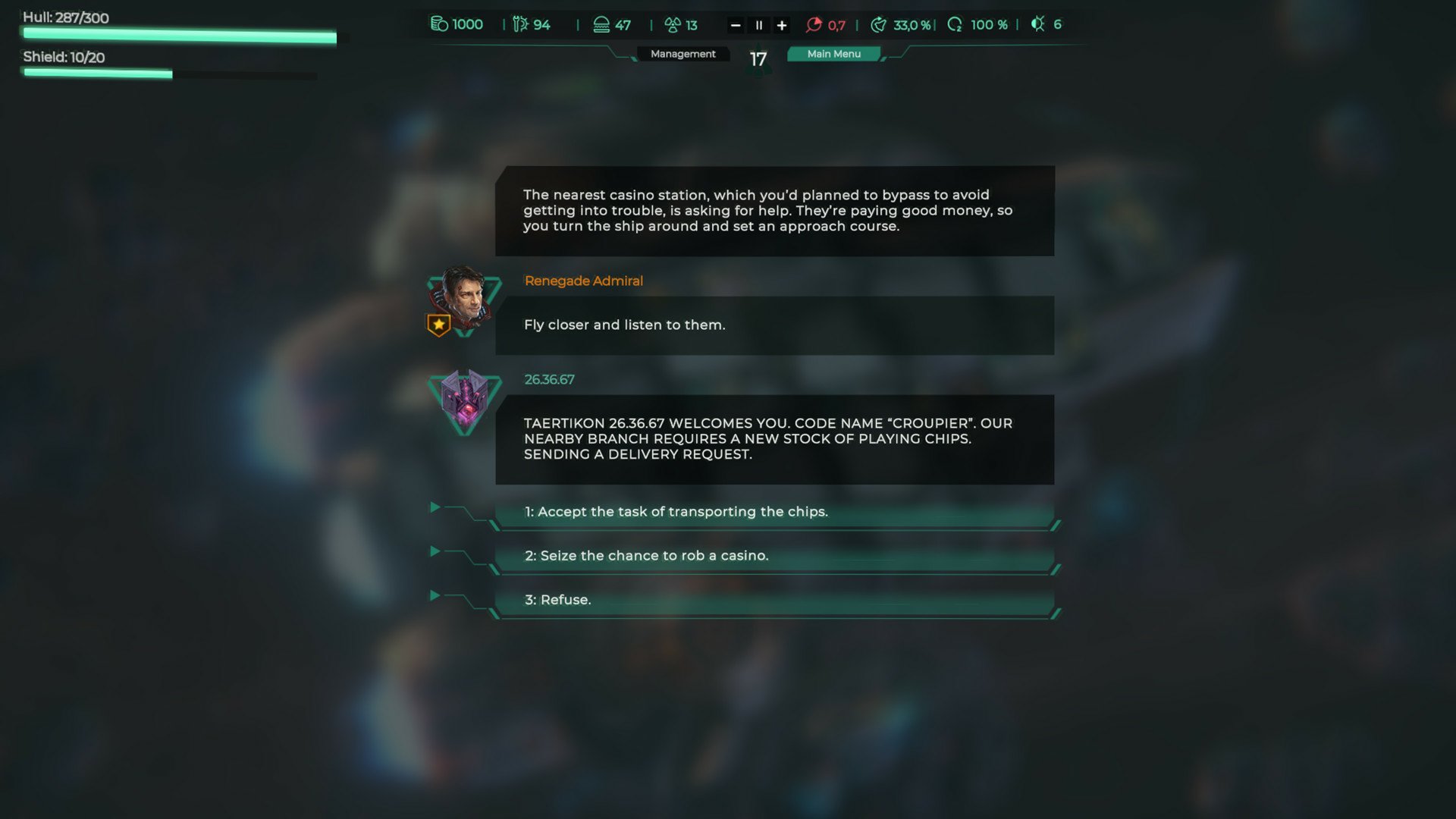Click the red gauge icon showing 0,7
1456x819 pixels.
(814, 24)
